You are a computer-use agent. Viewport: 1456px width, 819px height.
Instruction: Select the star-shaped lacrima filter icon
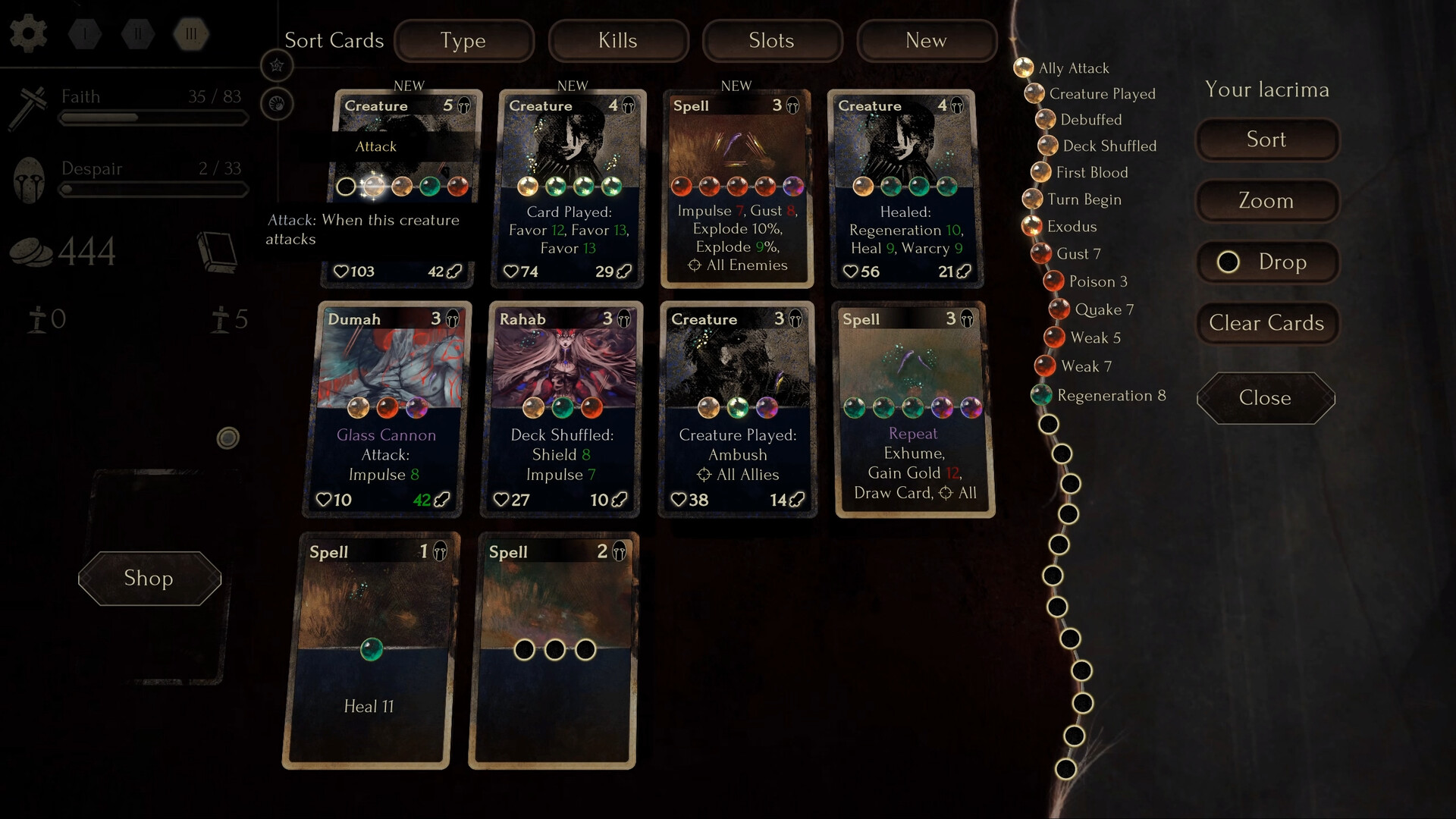(x=278, y=66)
